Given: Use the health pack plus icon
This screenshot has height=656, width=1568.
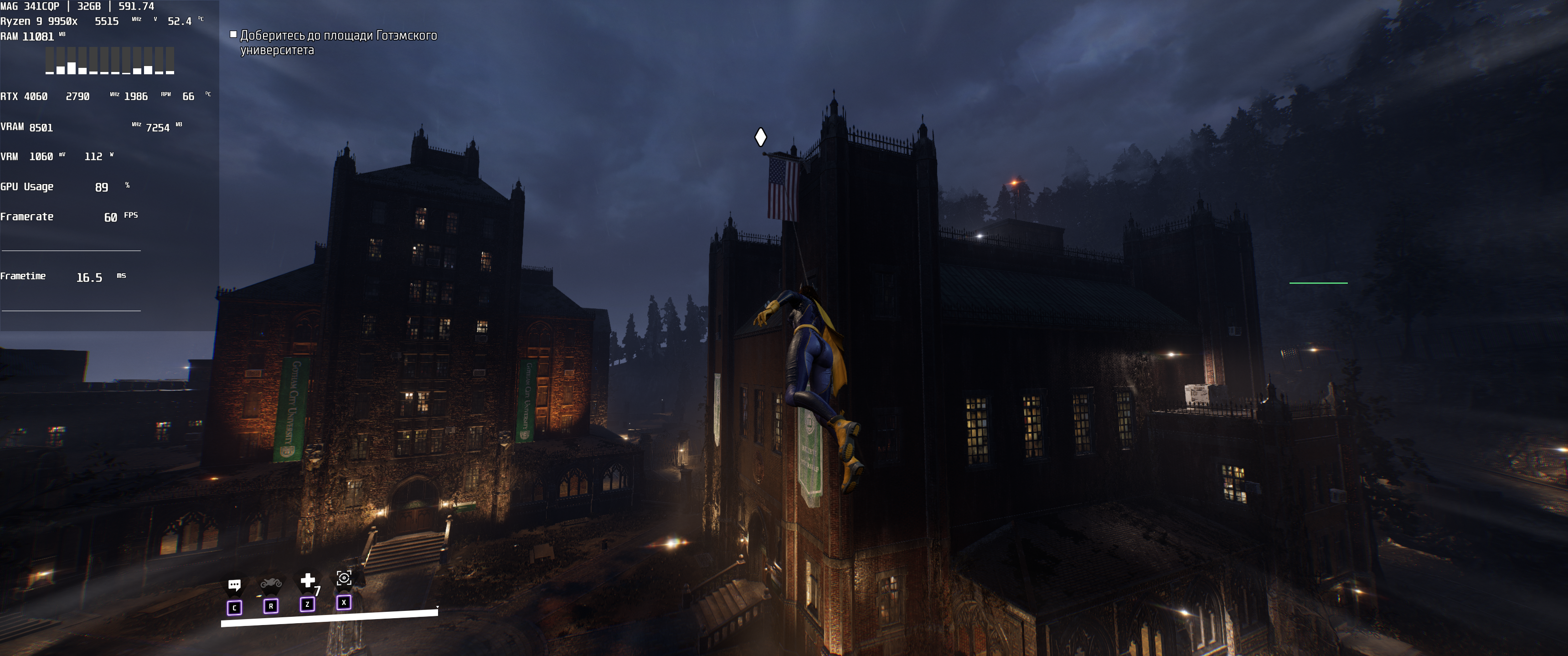Looking at the screenshot, I should (x=308, y=580).
